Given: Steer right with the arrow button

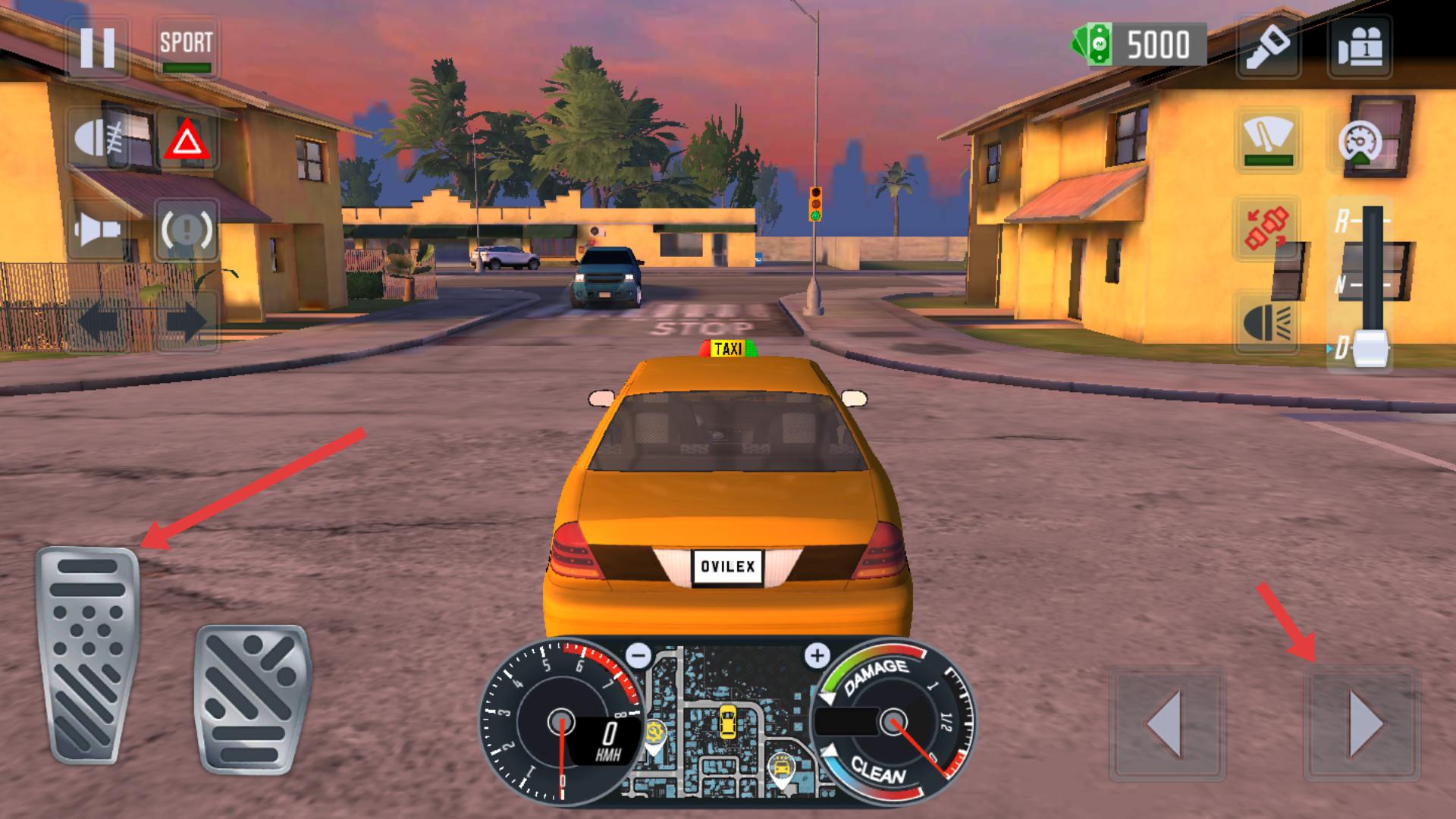Looking at the screenshot, I should [1362, 723].
